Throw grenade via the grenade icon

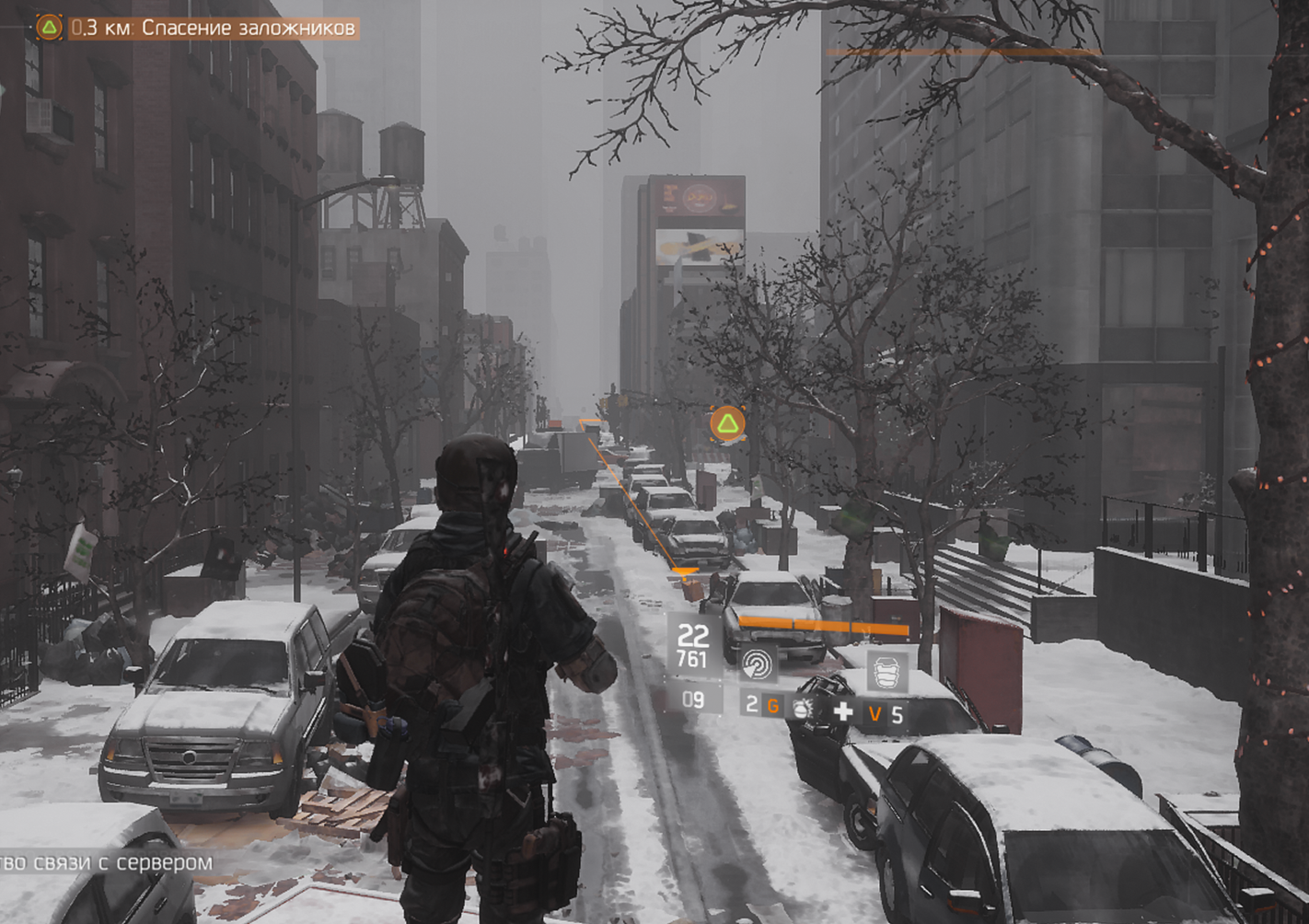point(803,709)
